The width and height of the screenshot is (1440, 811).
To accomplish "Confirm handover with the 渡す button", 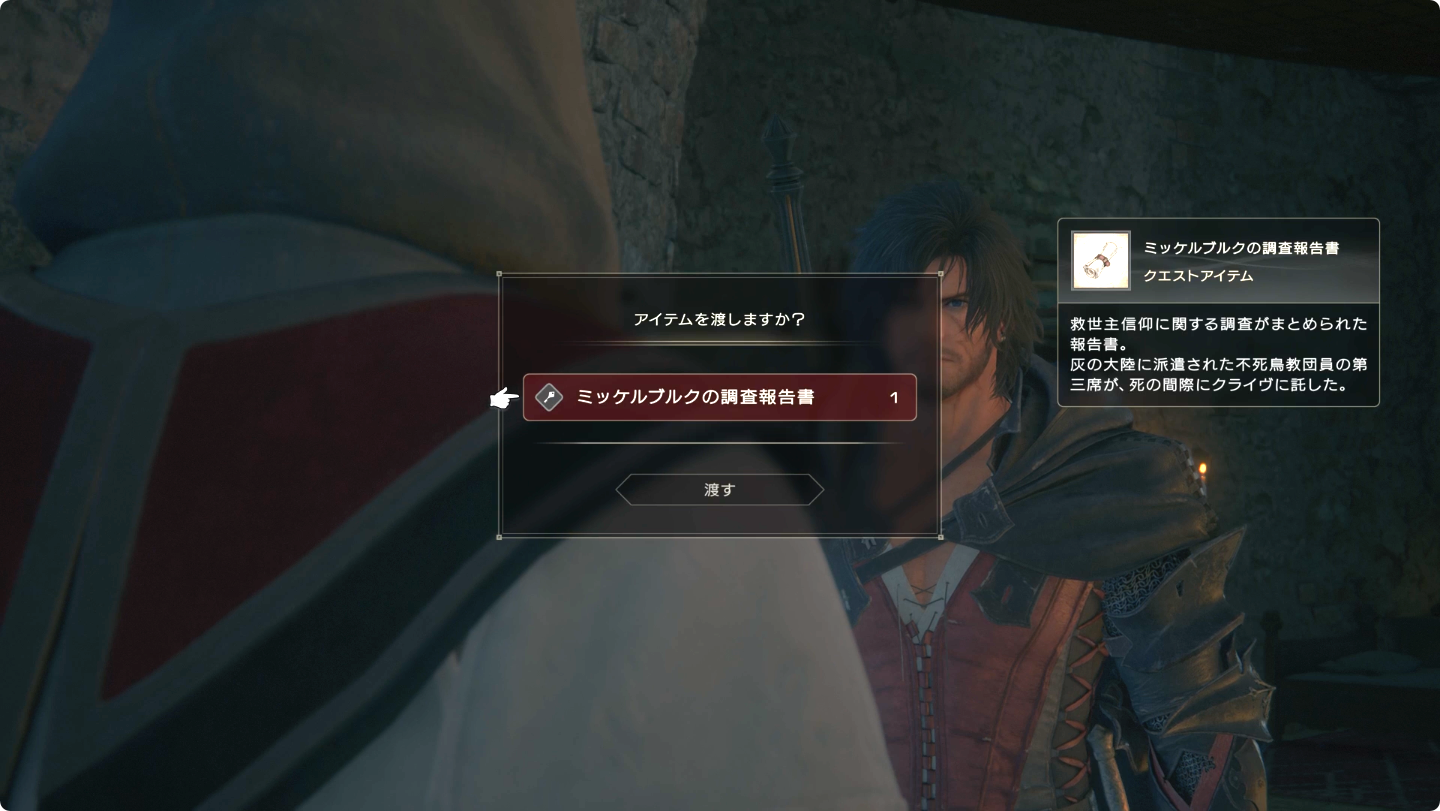I will 719,490.
